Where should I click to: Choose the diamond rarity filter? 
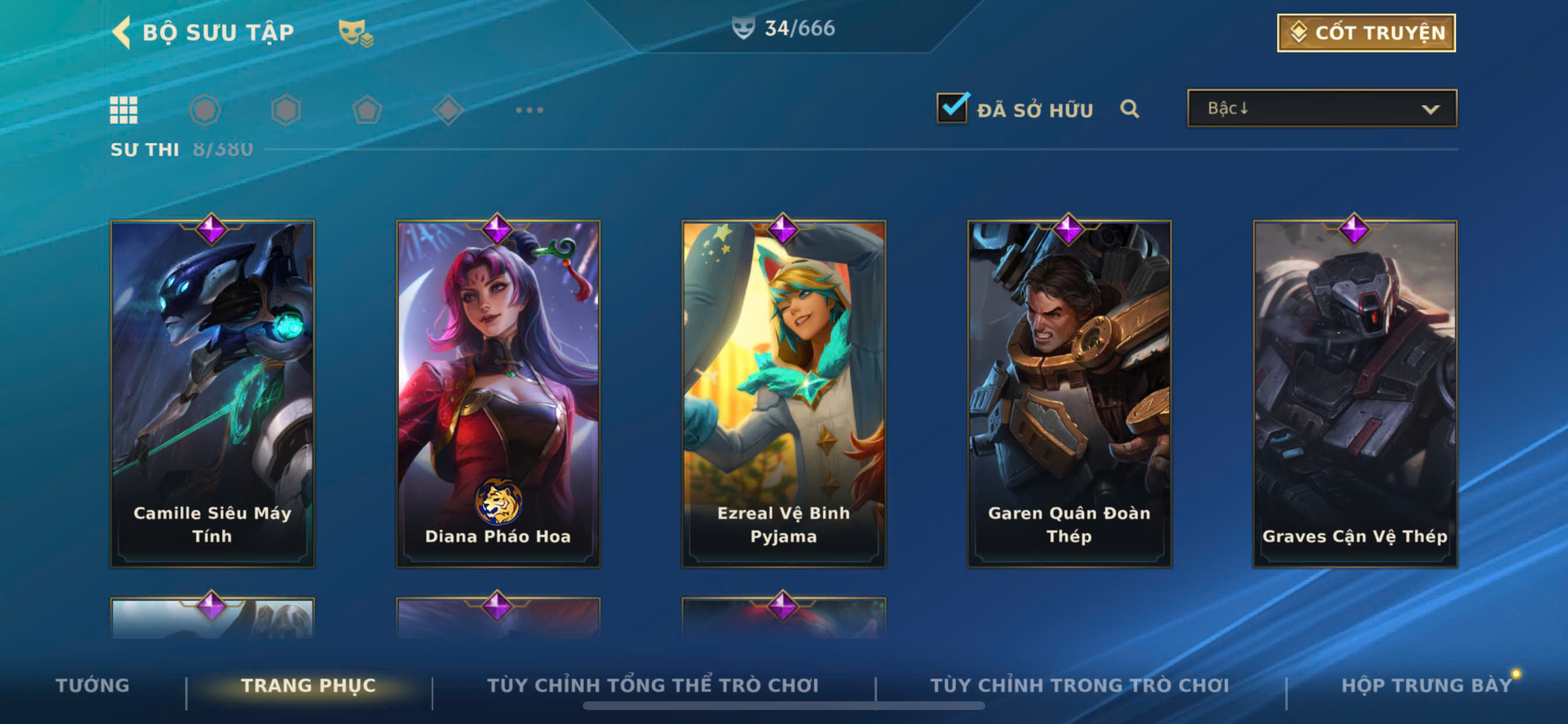[x=448, y=110]
